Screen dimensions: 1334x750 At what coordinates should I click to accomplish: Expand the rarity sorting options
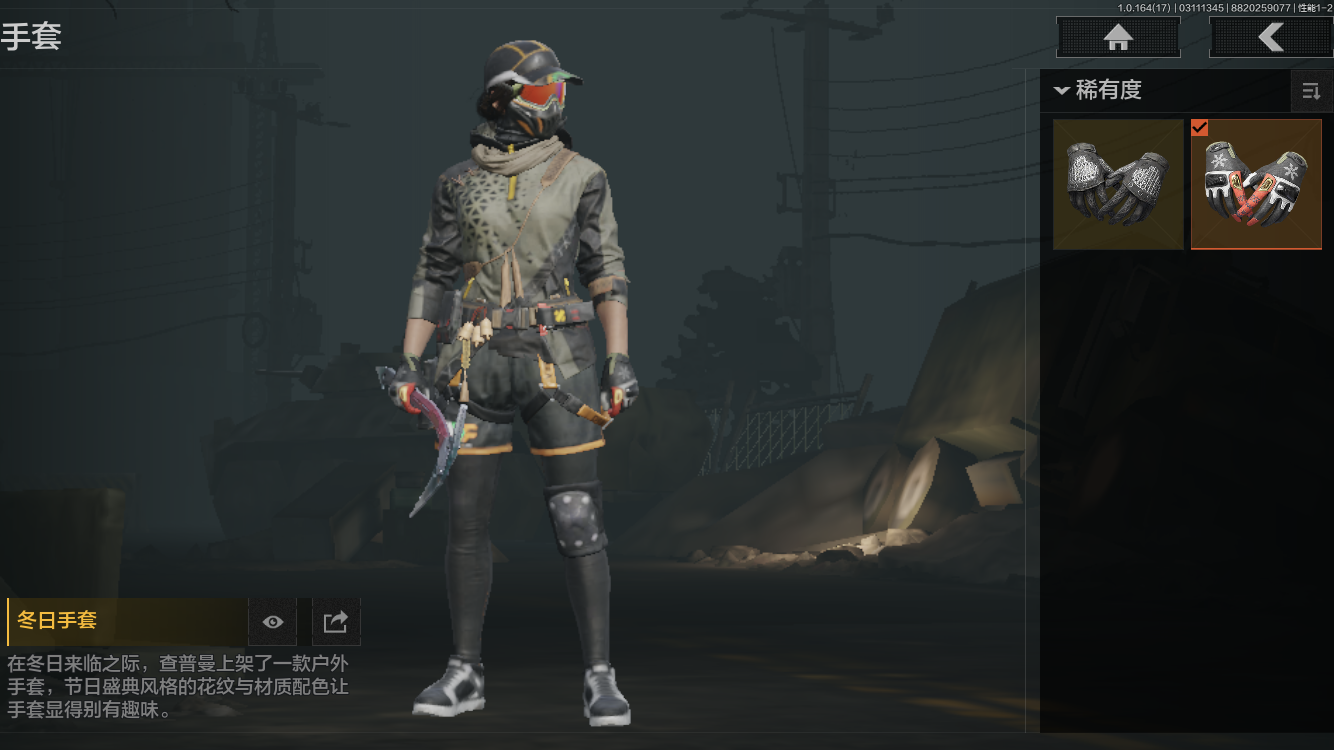click(x=1311, y=90)
